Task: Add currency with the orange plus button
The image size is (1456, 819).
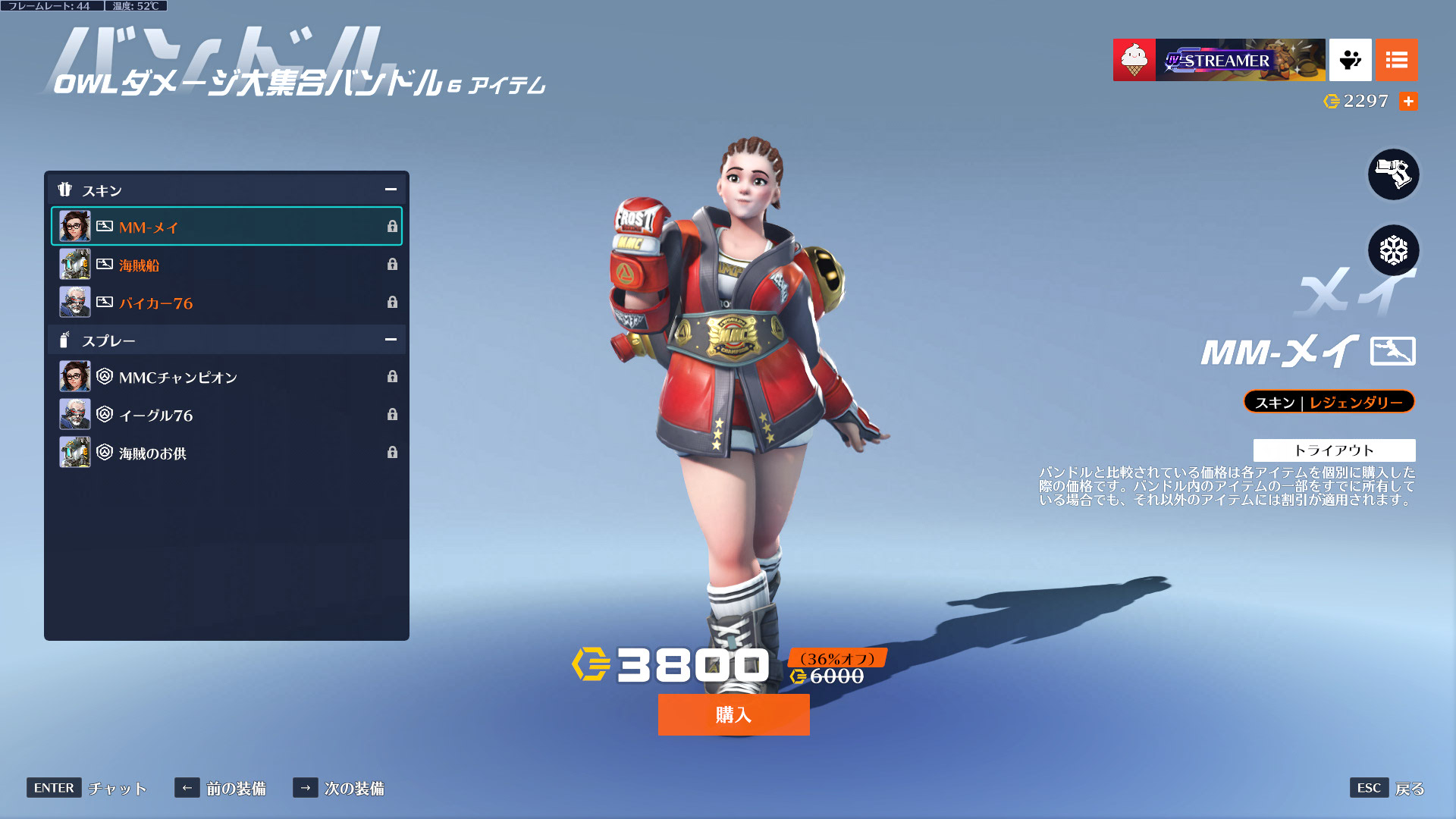Action: (x=1408, y=101)
